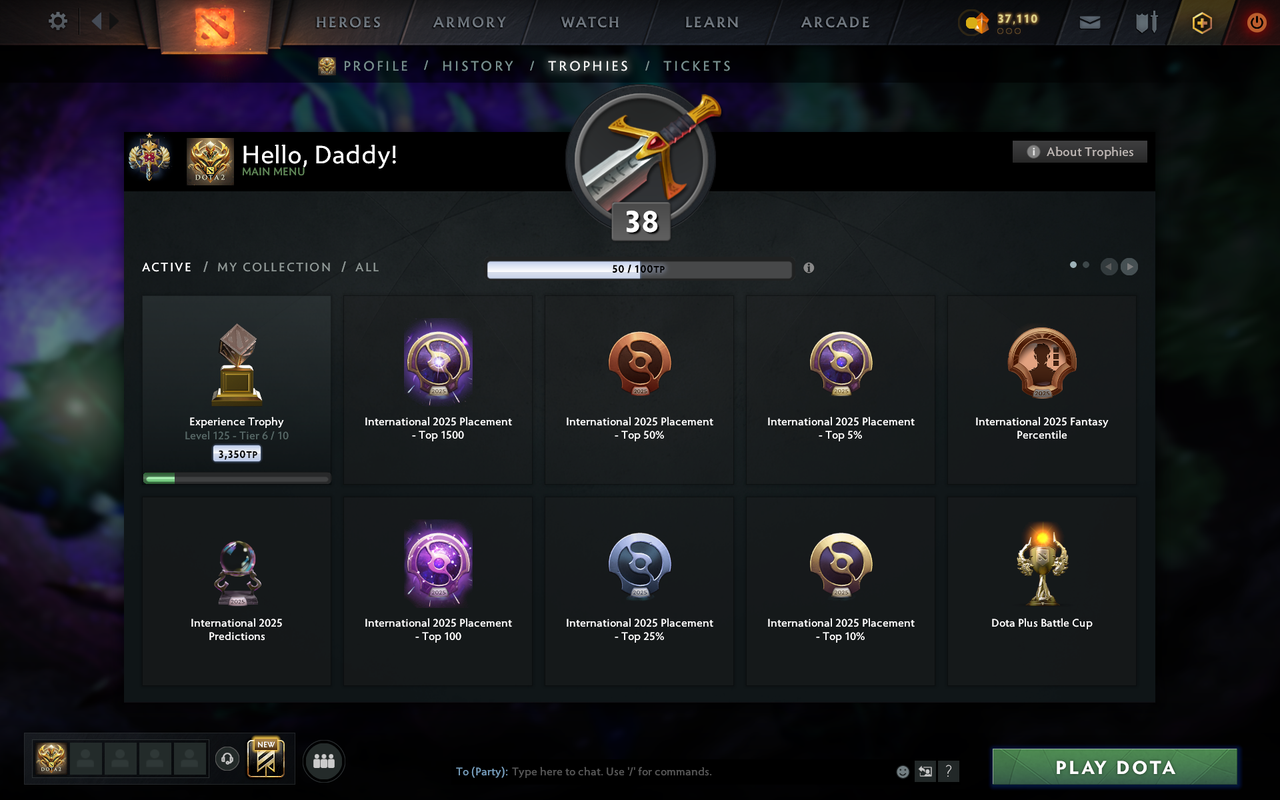This screenshot has height=800, width=1280.
Task: Click the power exit icon
Action: click(1256, 22)
